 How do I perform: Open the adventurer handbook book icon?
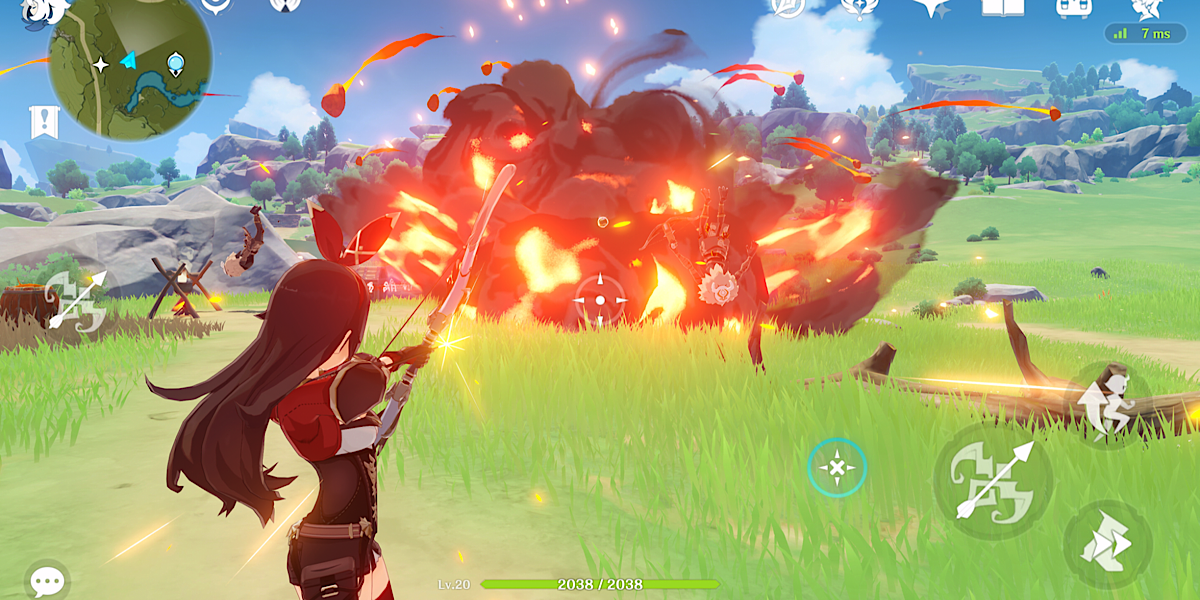click(1003, 8)
